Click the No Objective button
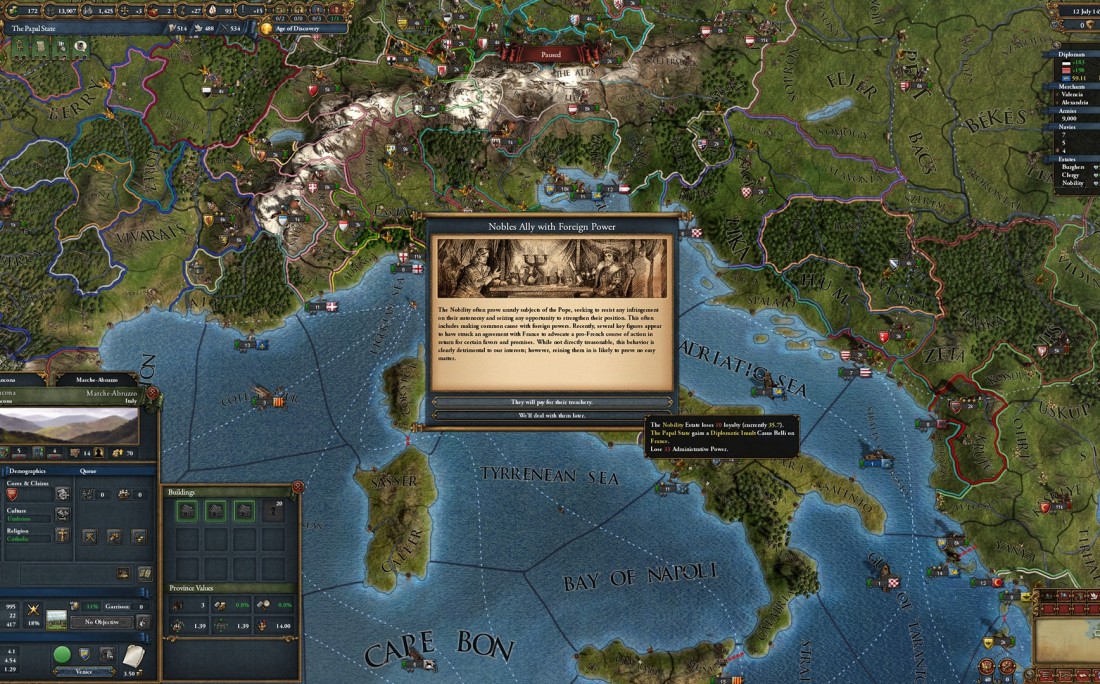The image size is (1100, 684). [x=100, y=621]
